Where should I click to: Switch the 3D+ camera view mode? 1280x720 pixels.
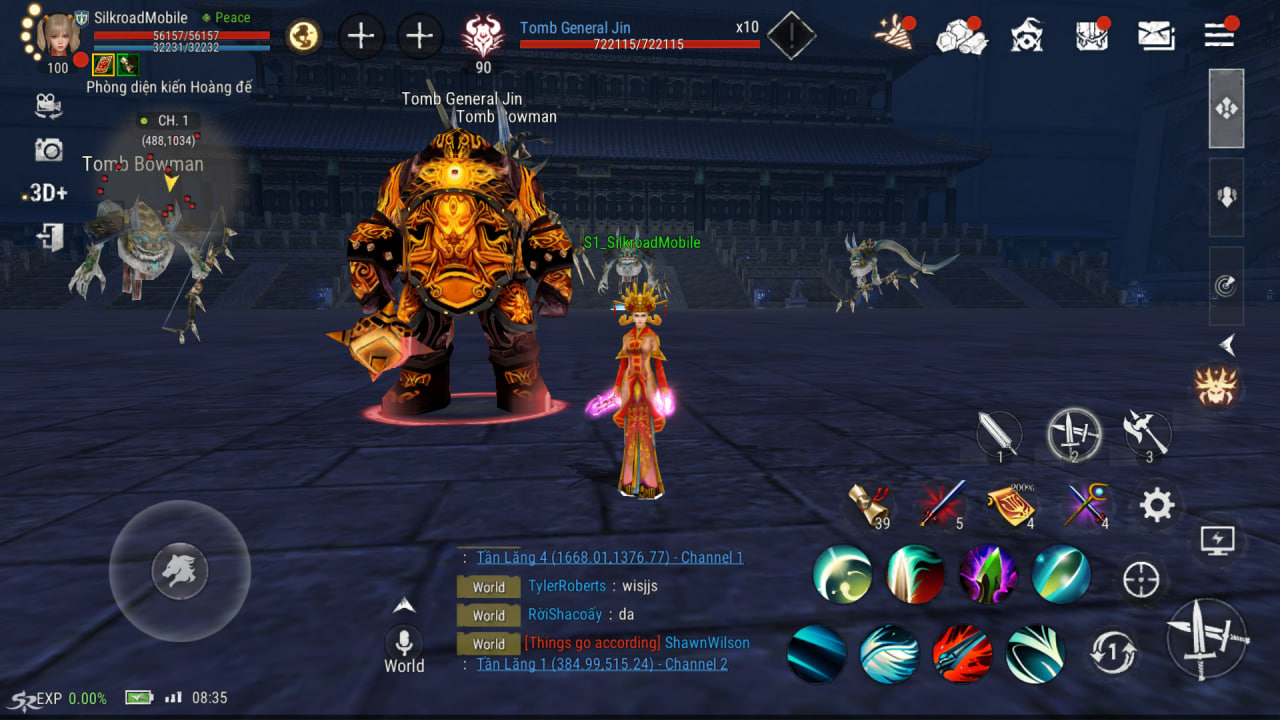pos(47,193)
